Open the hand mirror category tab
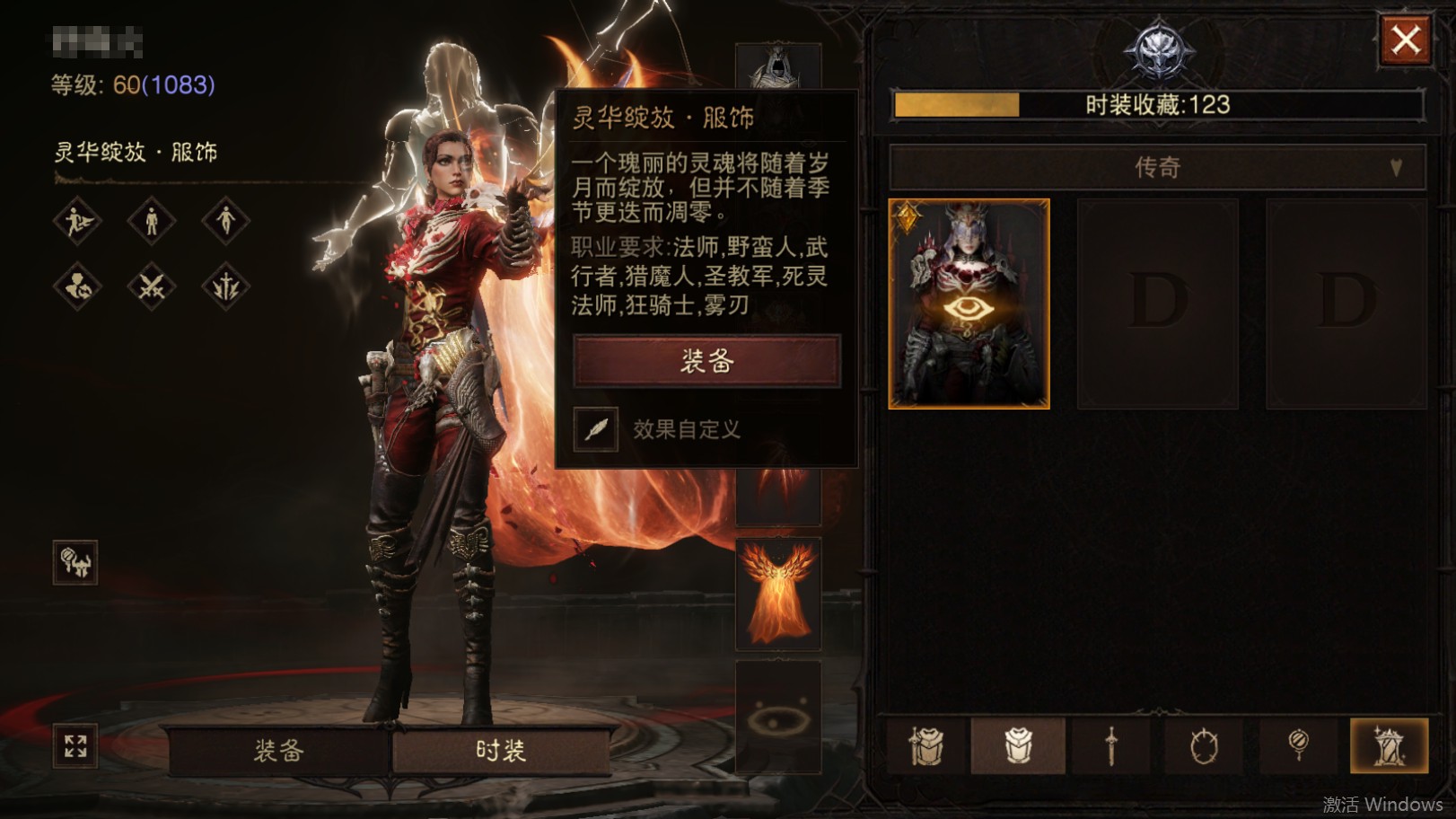This screenshot has width=1456, height=819. coord(1297,745)
